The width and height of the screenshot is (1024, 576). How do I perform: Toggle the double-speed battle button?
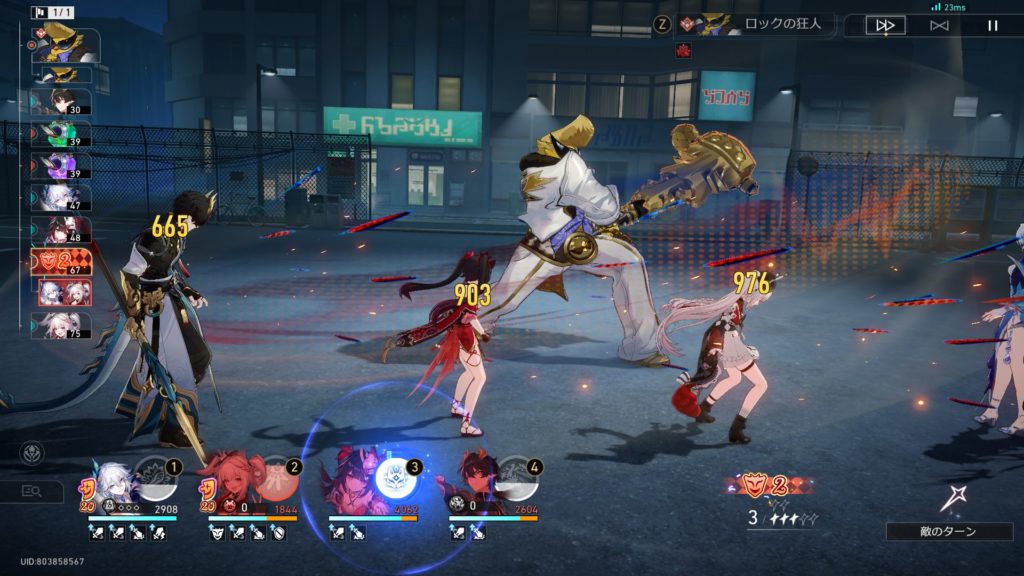coord(885,25)
